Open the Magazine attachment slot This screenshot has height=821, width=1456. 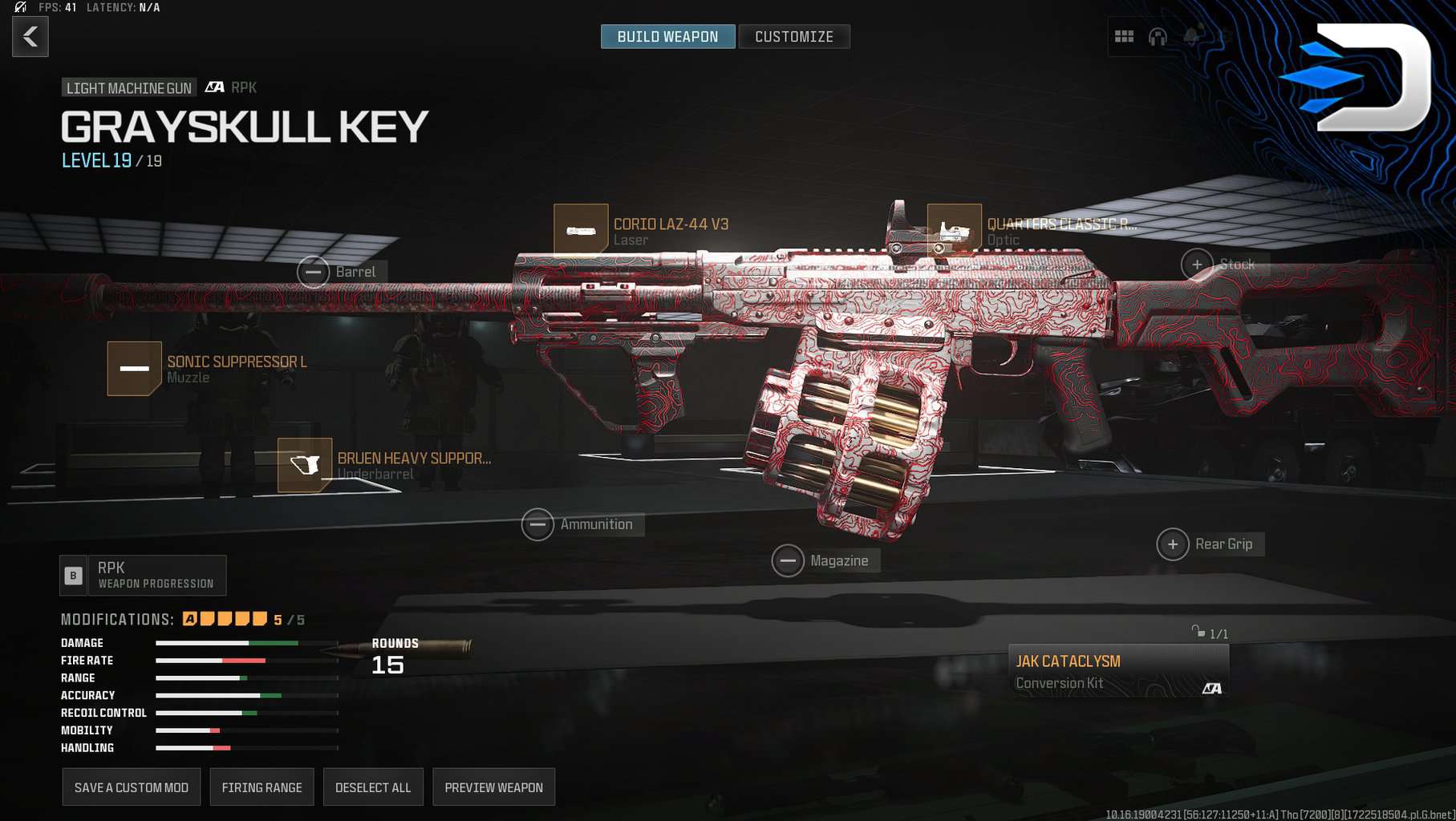tap(788, 561)
